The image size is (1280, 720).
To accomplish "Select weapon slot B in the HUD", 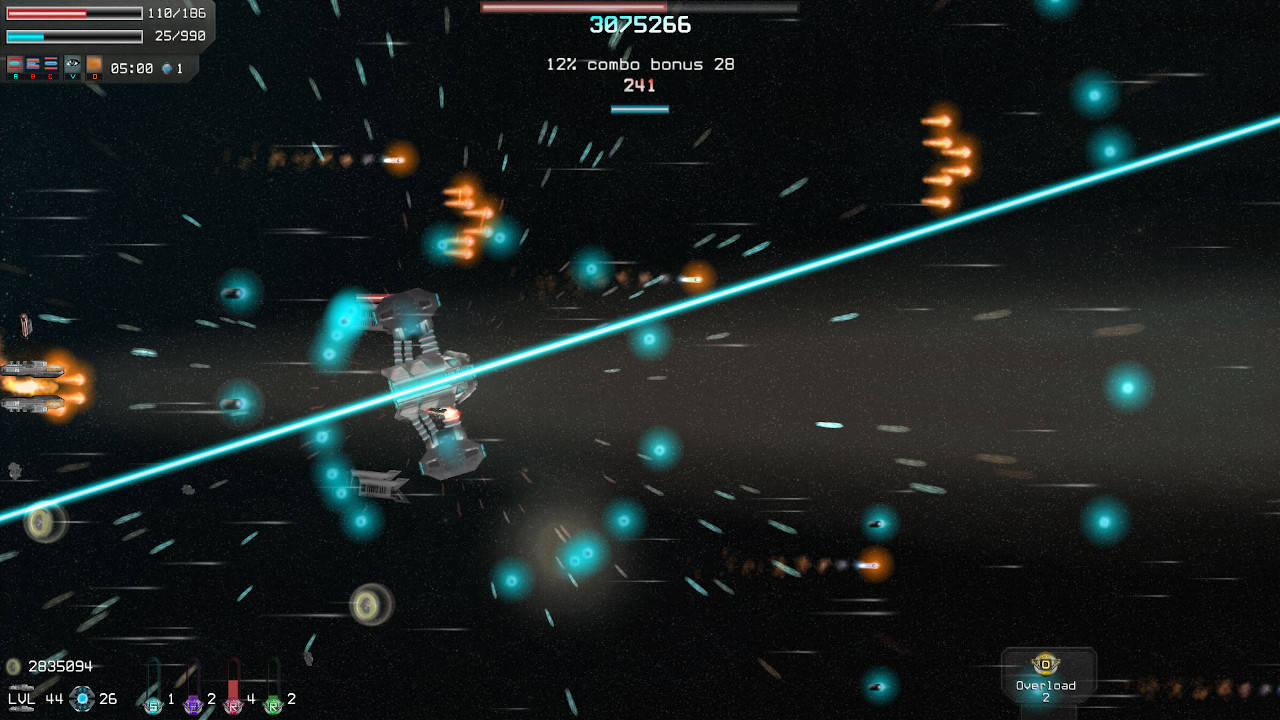I will click(x=32, y=65).
